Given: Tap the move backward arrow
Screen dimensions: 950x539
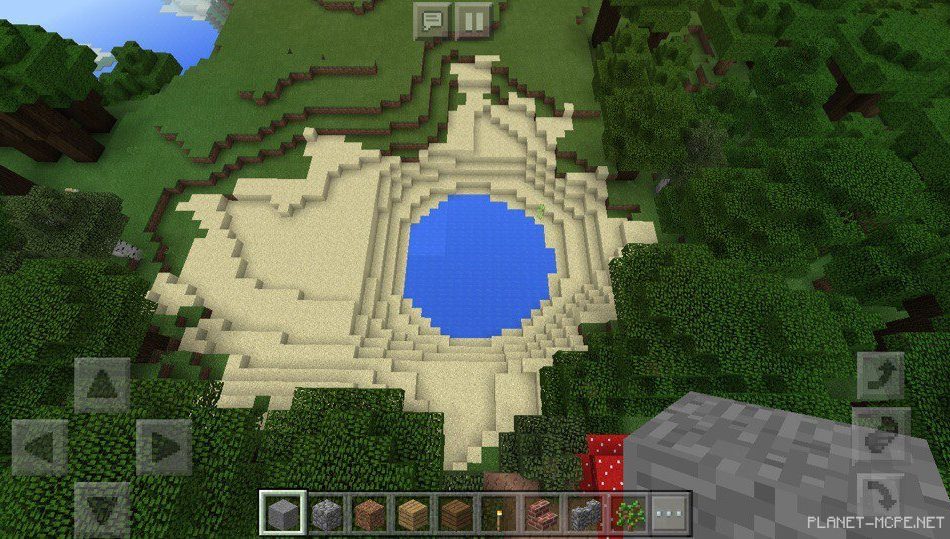Looking at the screenshot, I should (x=101, y=508).
